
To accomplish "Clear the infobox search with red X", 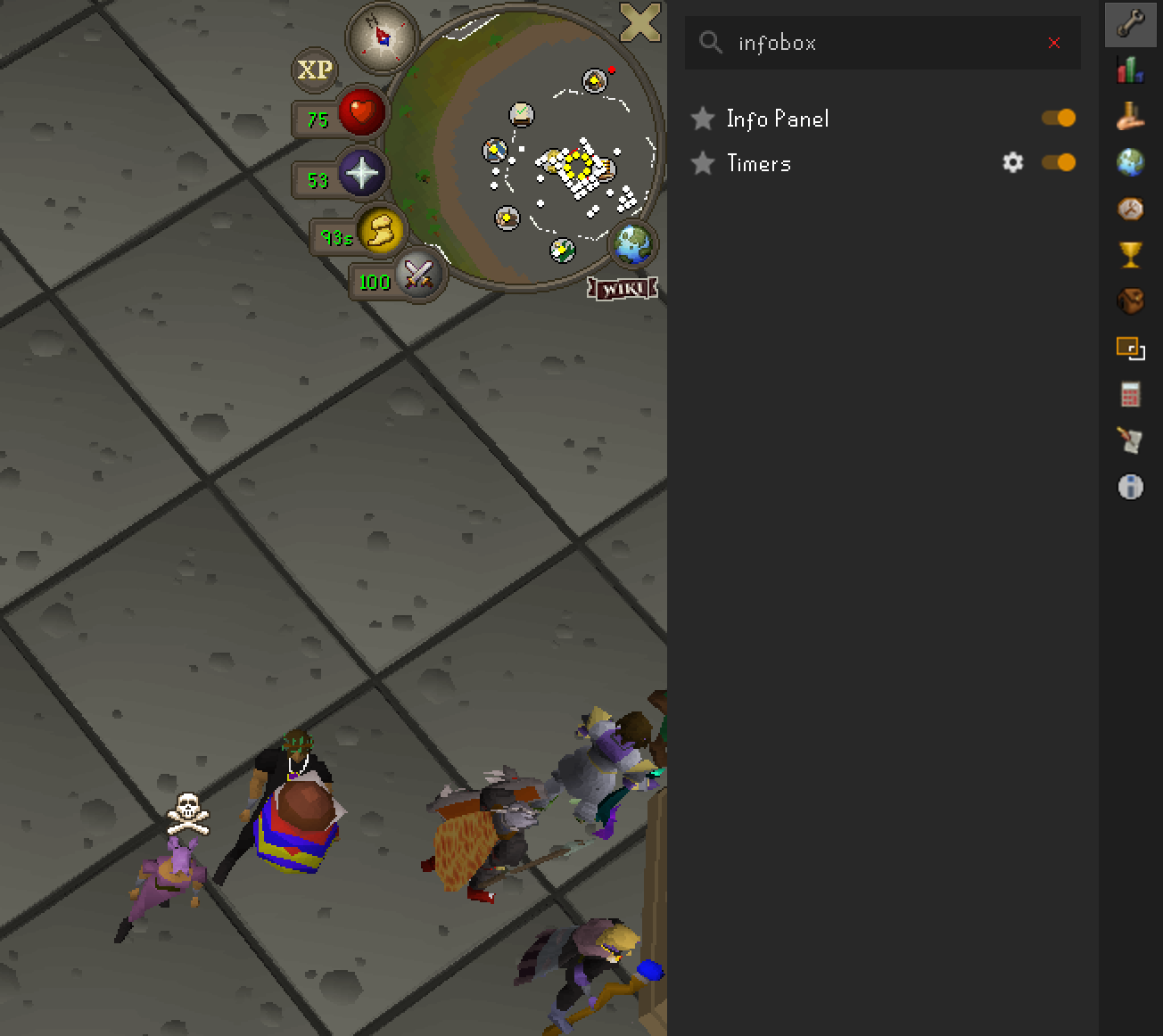I will pos(1054,43).
